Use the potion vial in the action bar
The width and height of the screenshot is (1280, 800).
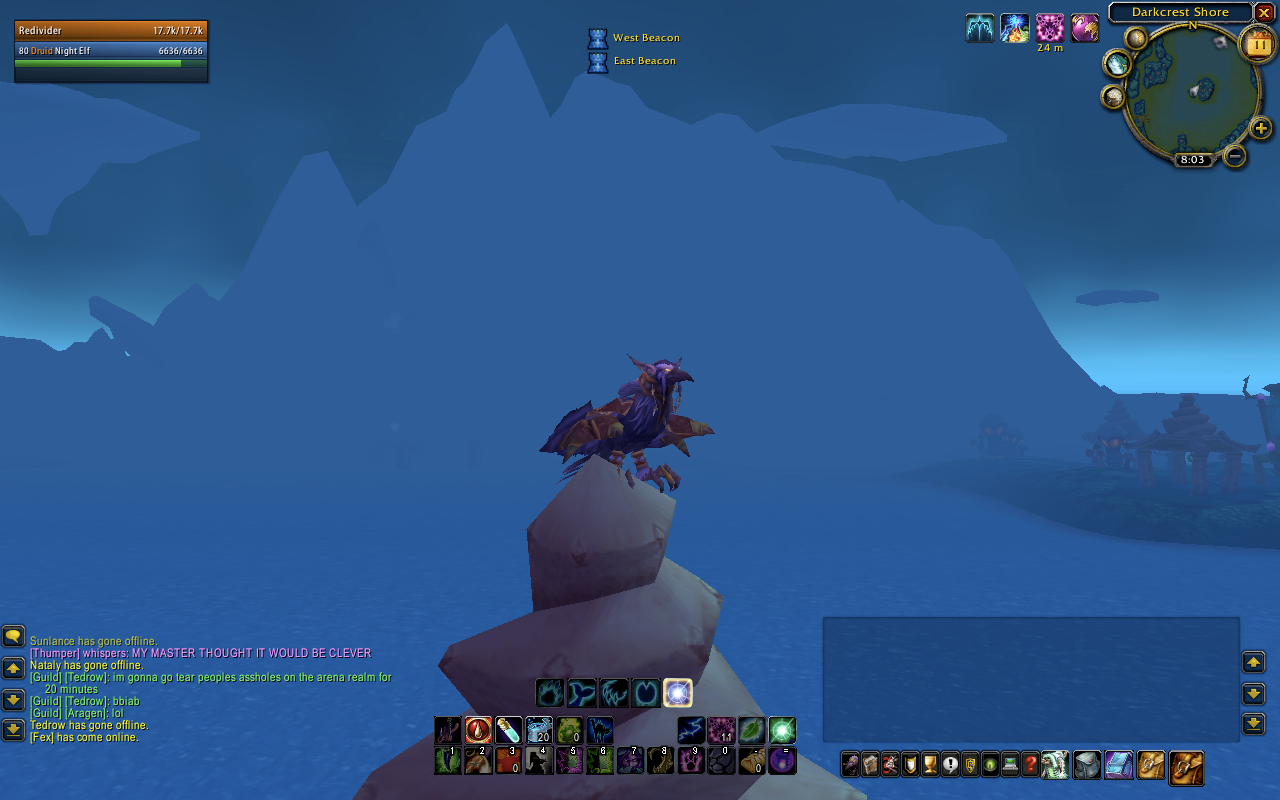click(x=508, y=730)
